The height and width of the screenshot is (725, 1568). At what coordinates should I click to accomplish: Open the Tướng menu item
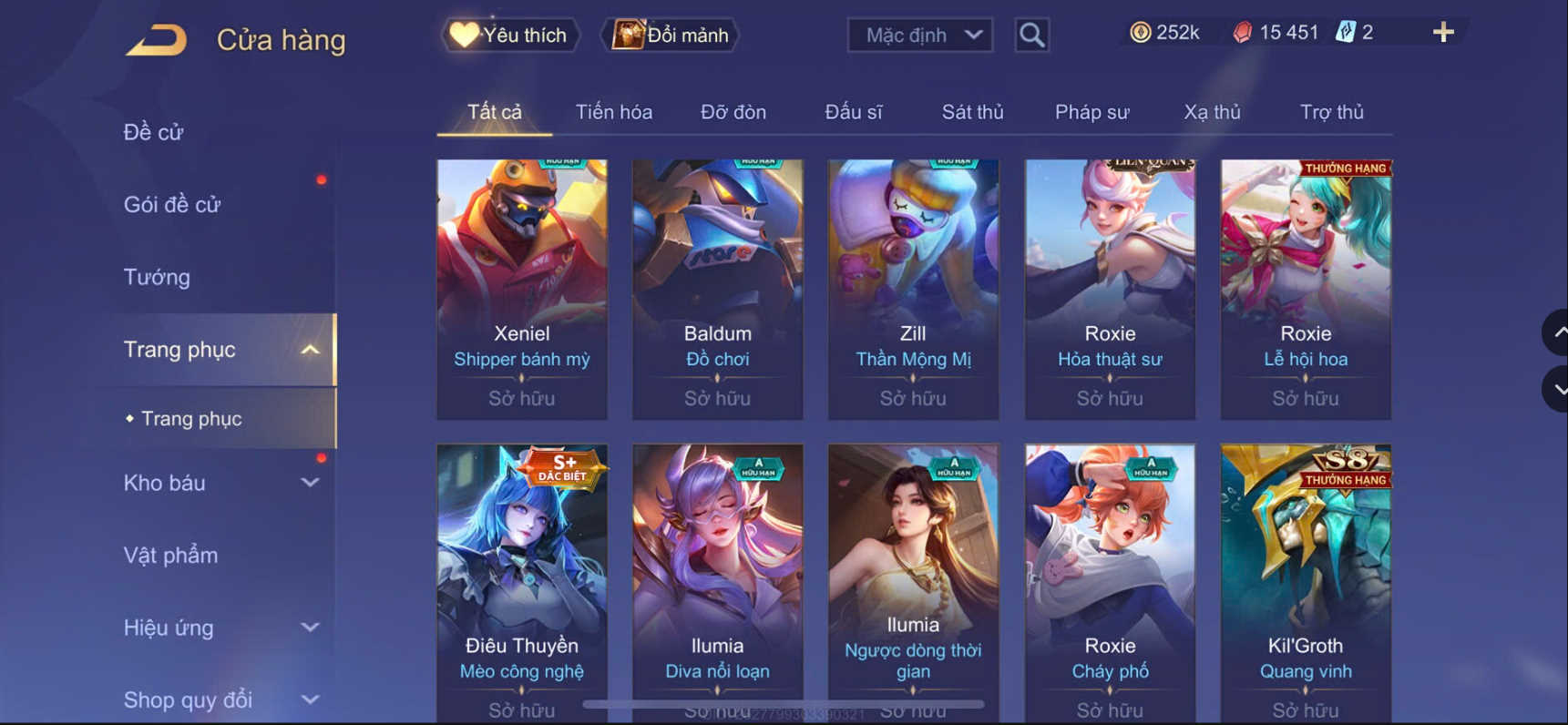point(157,277)
